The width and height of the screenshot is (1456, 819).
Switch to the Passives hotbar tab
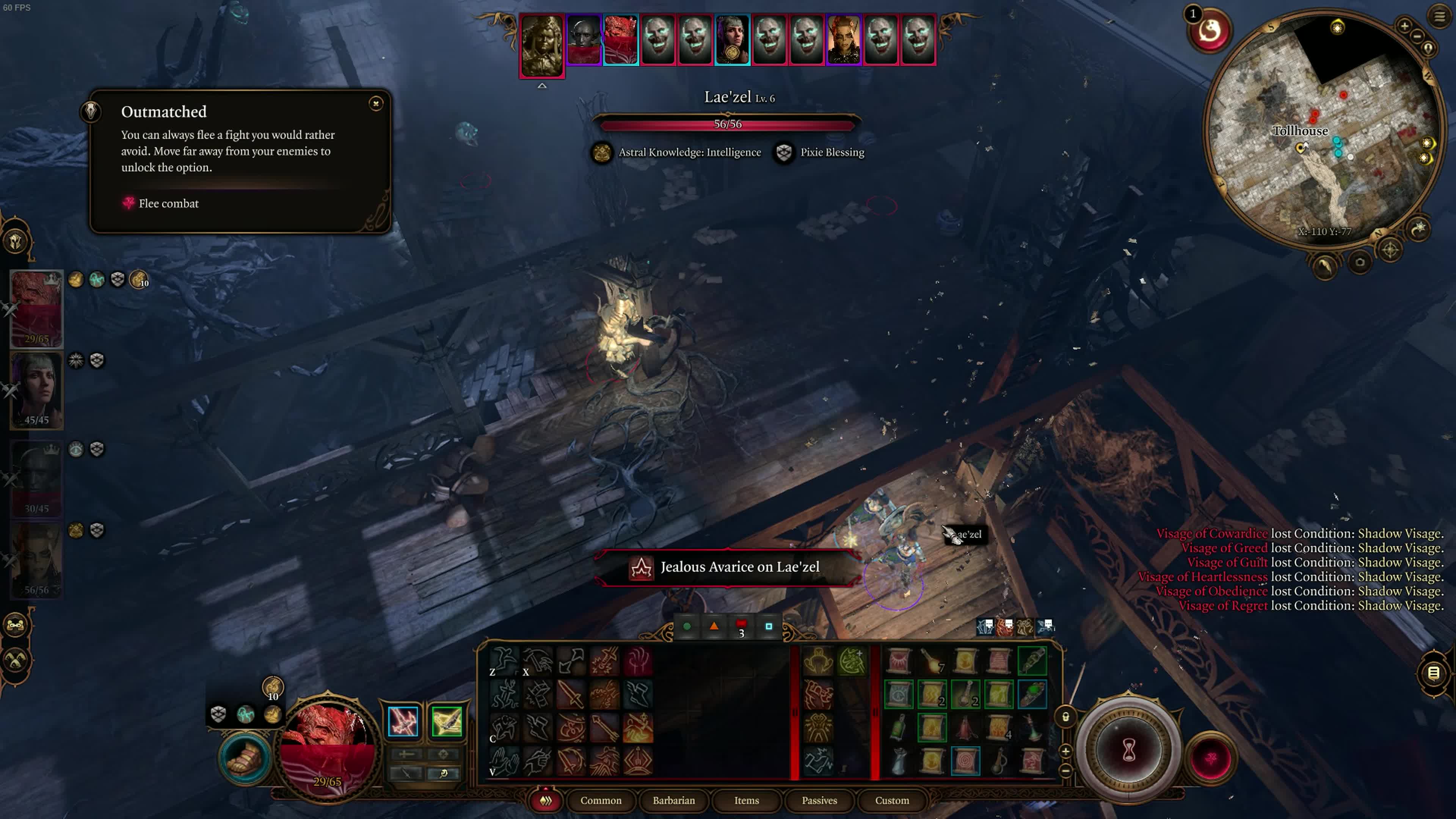[819, 800]
